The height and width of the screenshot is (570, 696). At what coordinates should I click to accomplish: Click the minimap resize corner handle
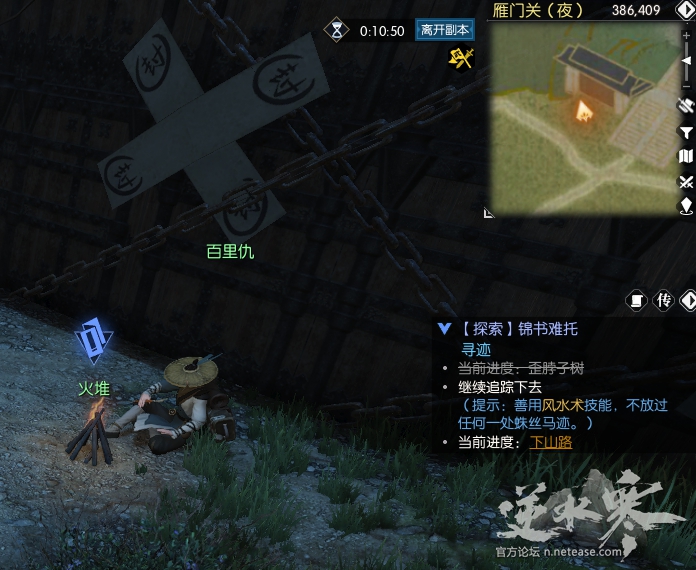pyautogui.click(x=488, y=212)
